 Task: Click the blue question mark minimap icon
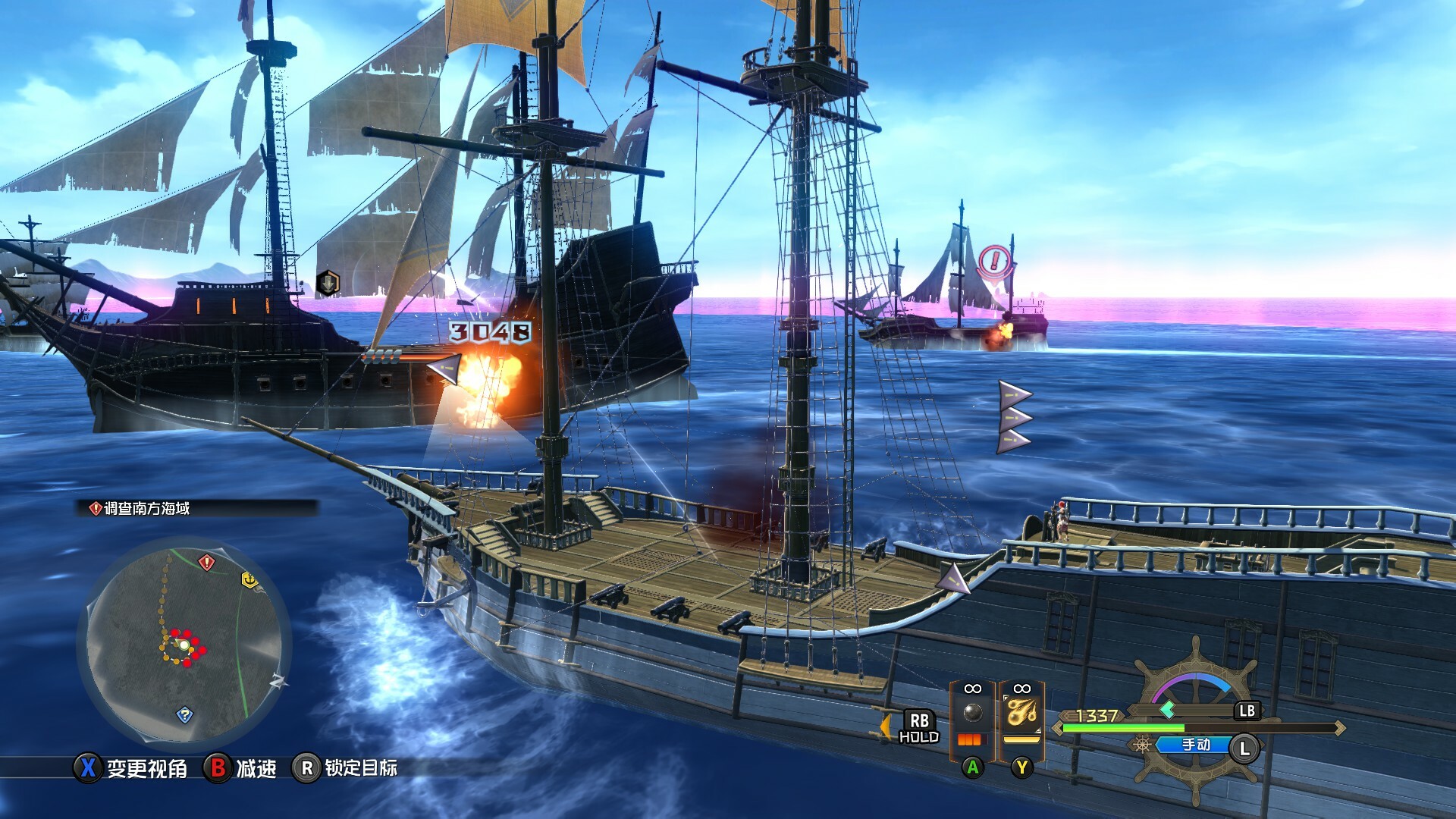pyautogui.click(x=185, y=714)
